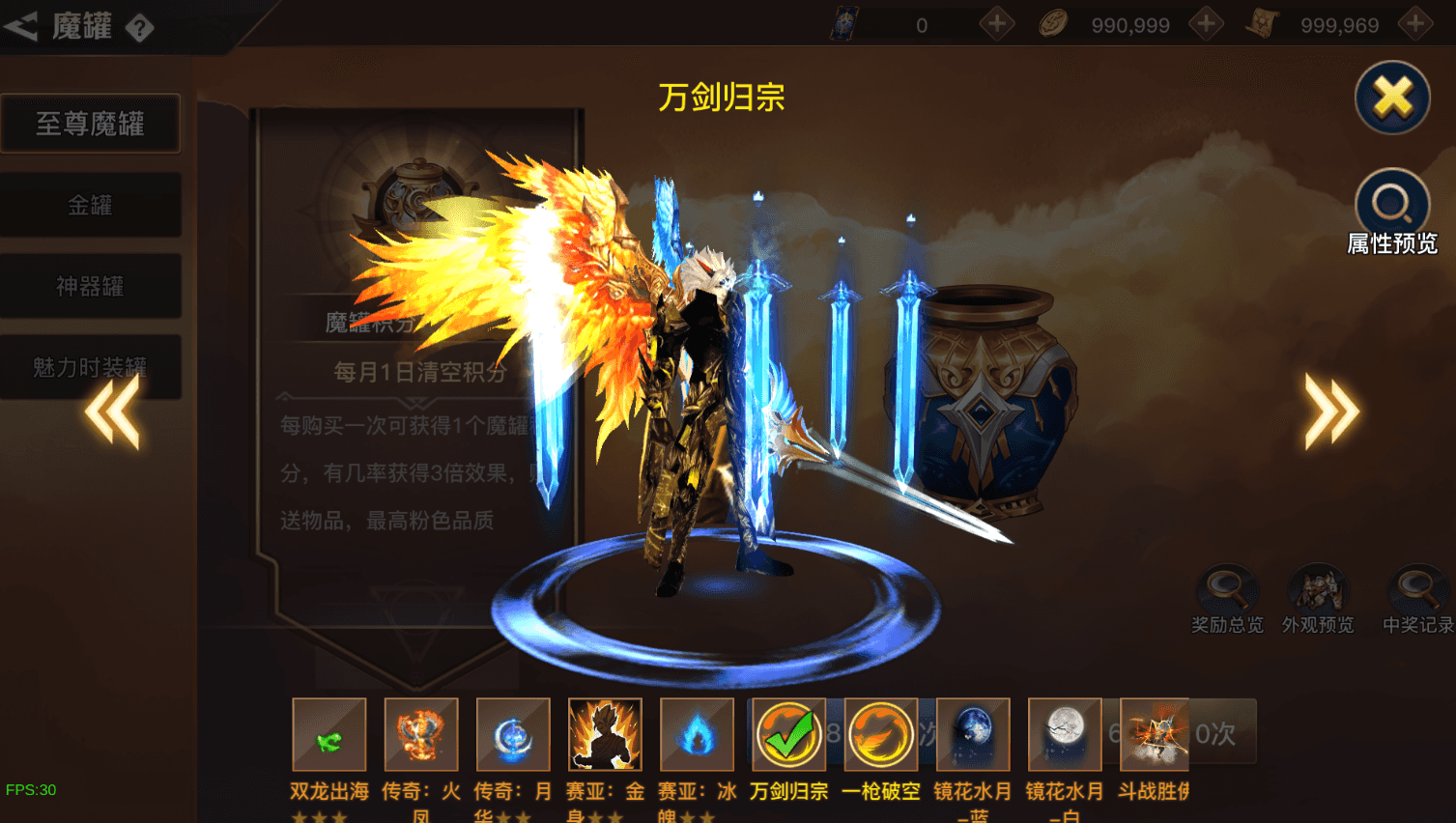Click the back arrow at top left
The image size is (1456, 823).
click(x=21, y=25)
